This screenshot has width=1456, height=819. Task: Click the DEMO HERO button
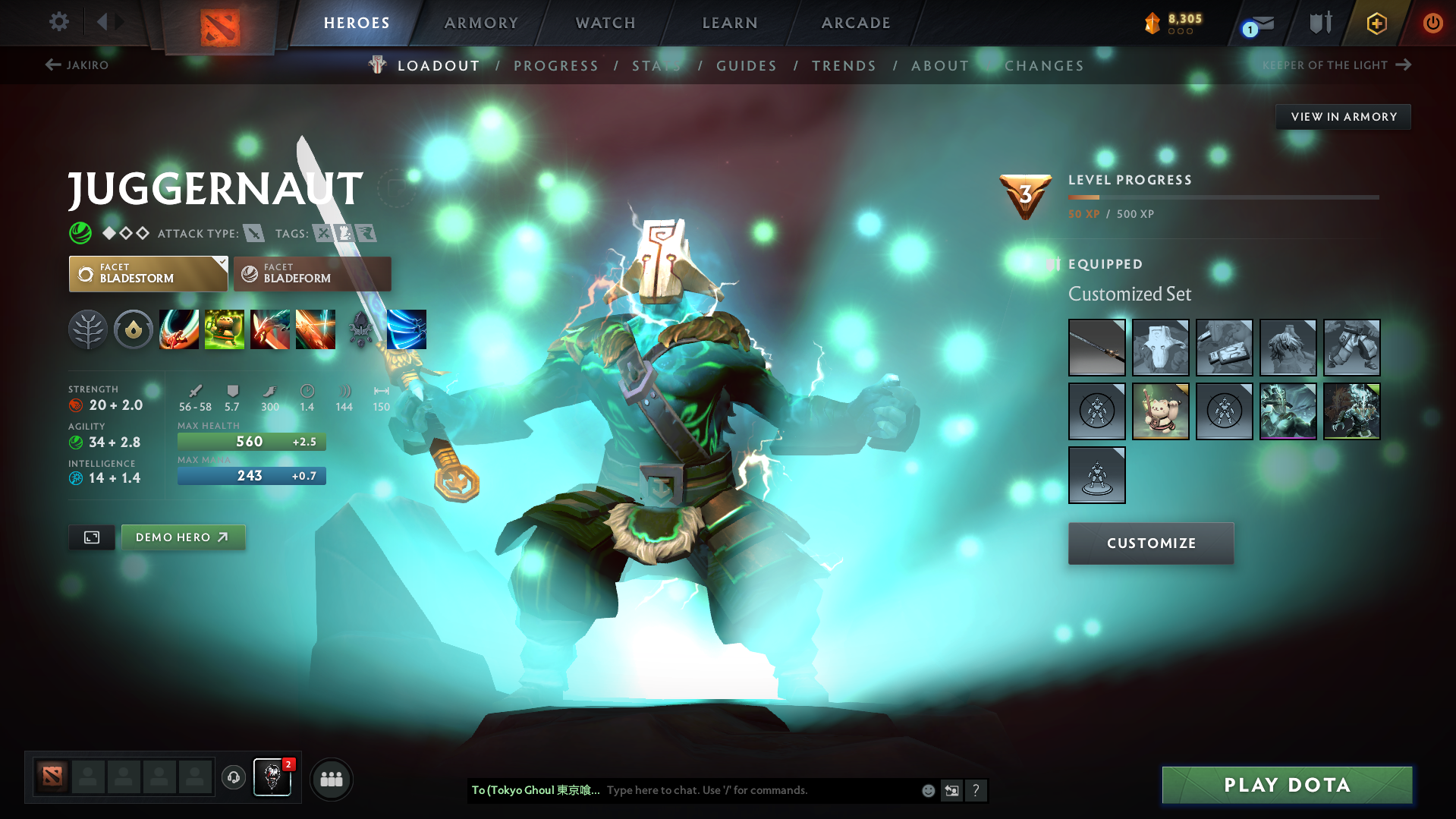tap(183, 537)
